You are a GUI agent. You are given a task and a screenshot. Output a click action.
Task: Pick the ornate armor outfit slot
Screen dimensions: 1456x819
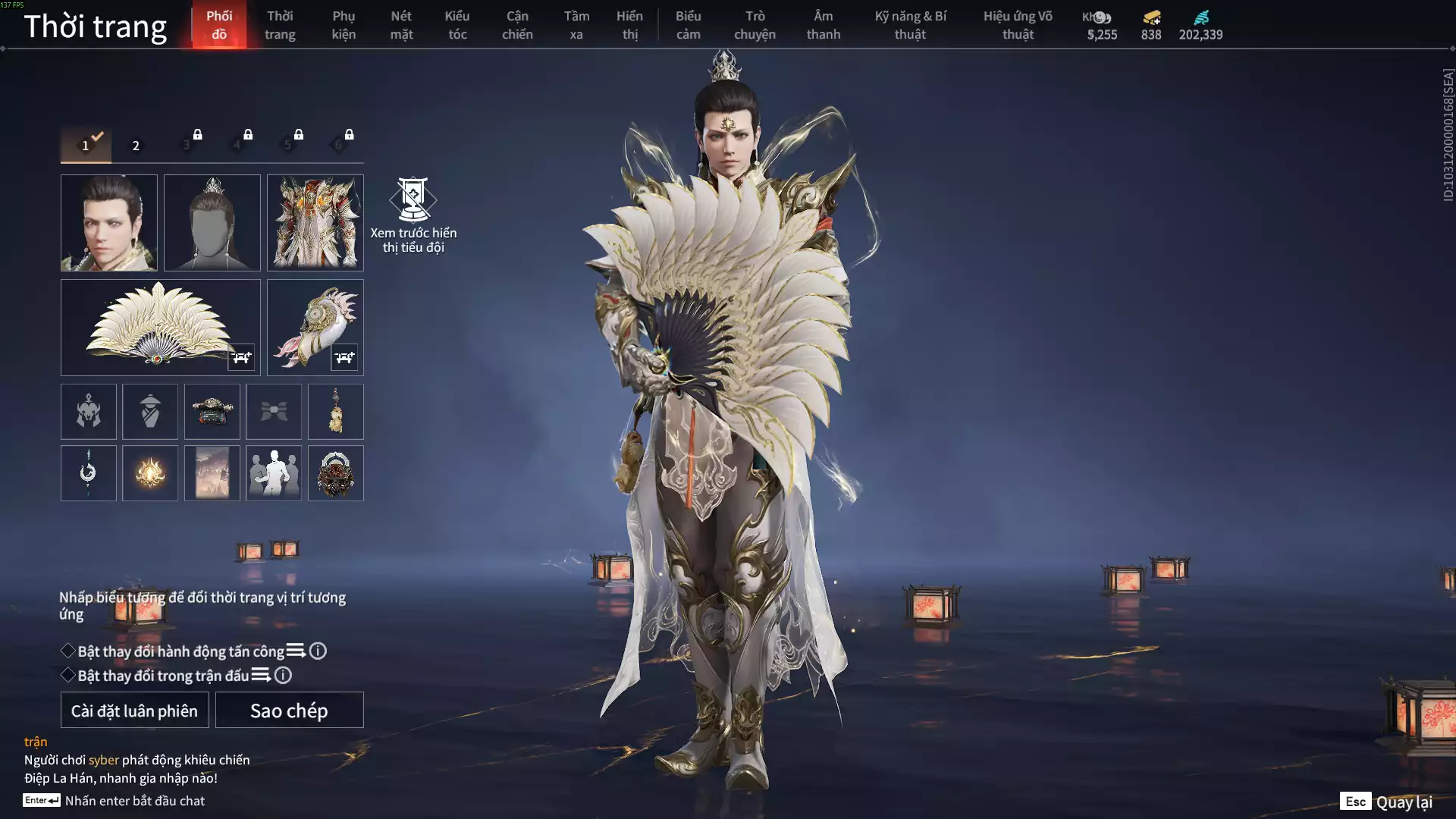pos(315,223)
